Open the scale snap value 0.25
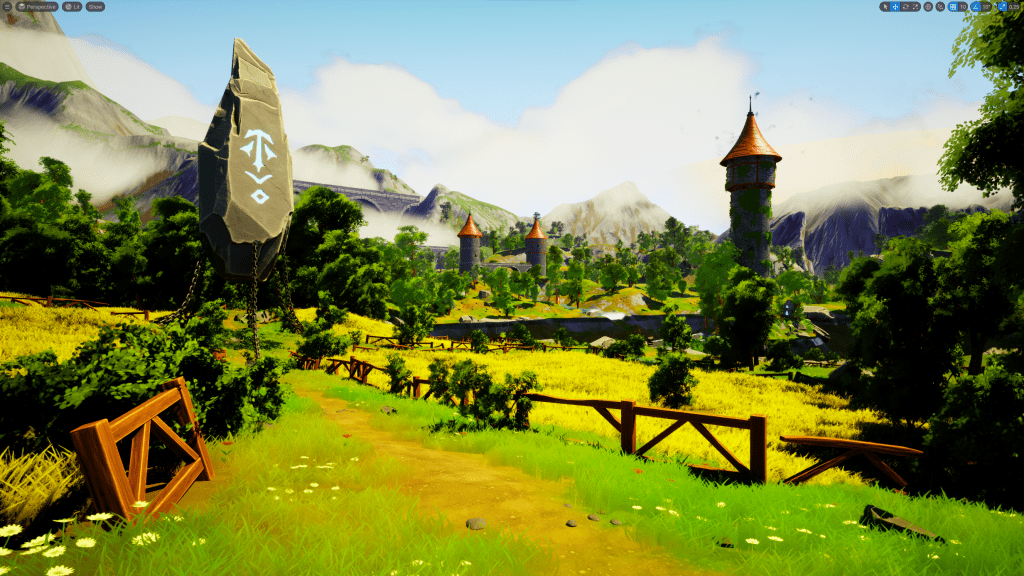1024x576 pixels. point(1012,6)
